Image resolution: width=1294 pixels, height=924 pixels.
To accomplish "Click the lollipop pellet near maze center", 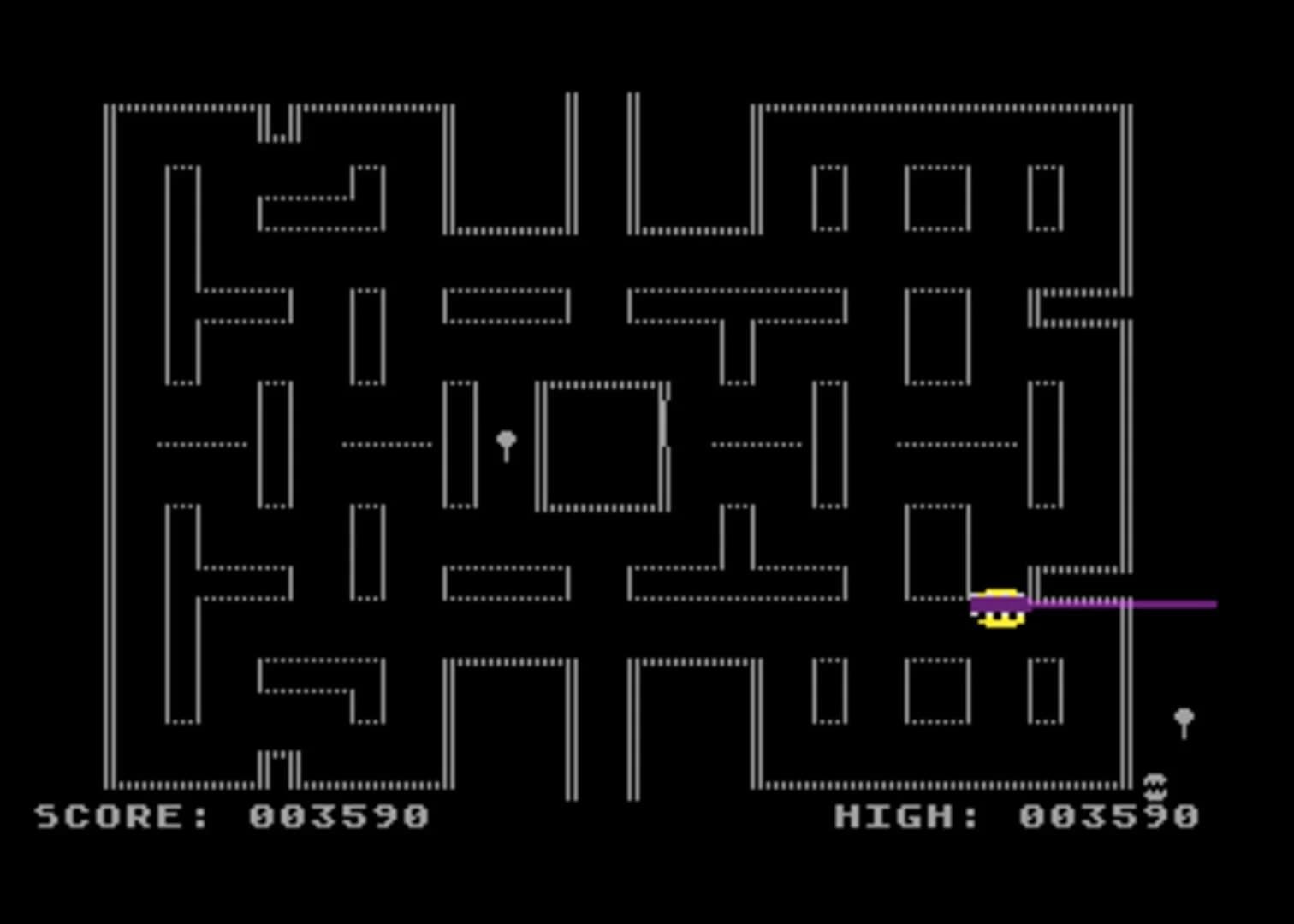I will (505, 442).
